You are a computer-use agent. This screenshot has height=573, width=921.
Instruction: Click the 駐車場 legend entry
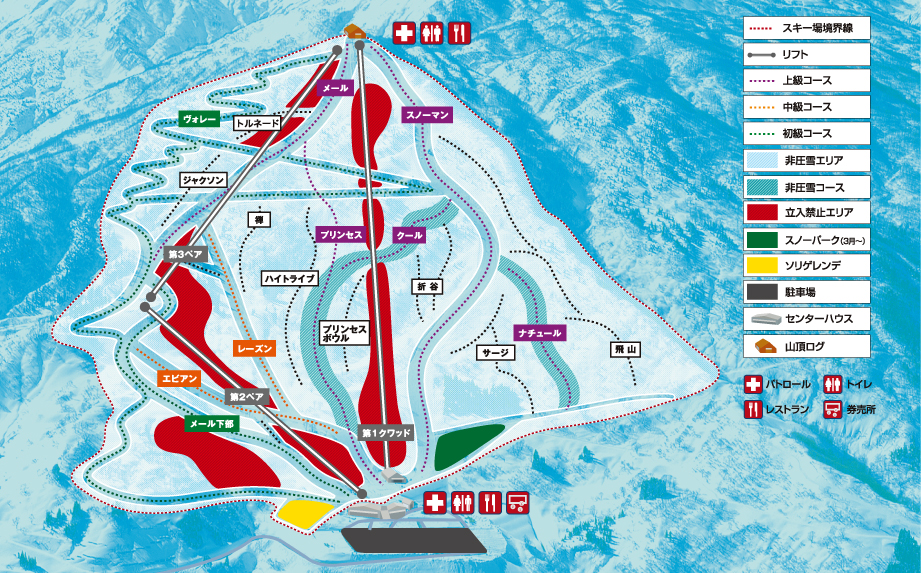(x=806, y=291)
